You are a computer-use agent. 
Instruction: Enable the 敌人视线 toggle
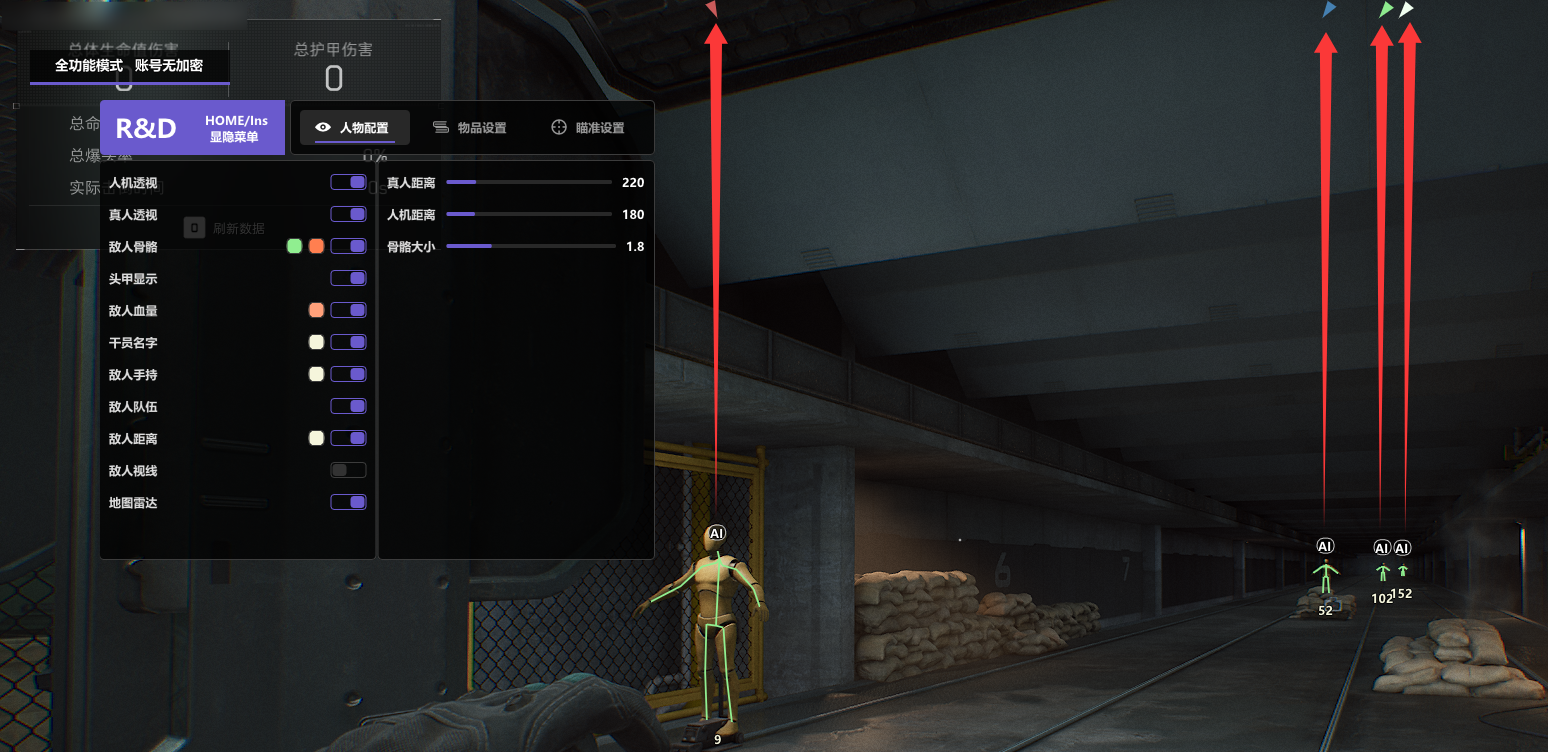[348, 470]
